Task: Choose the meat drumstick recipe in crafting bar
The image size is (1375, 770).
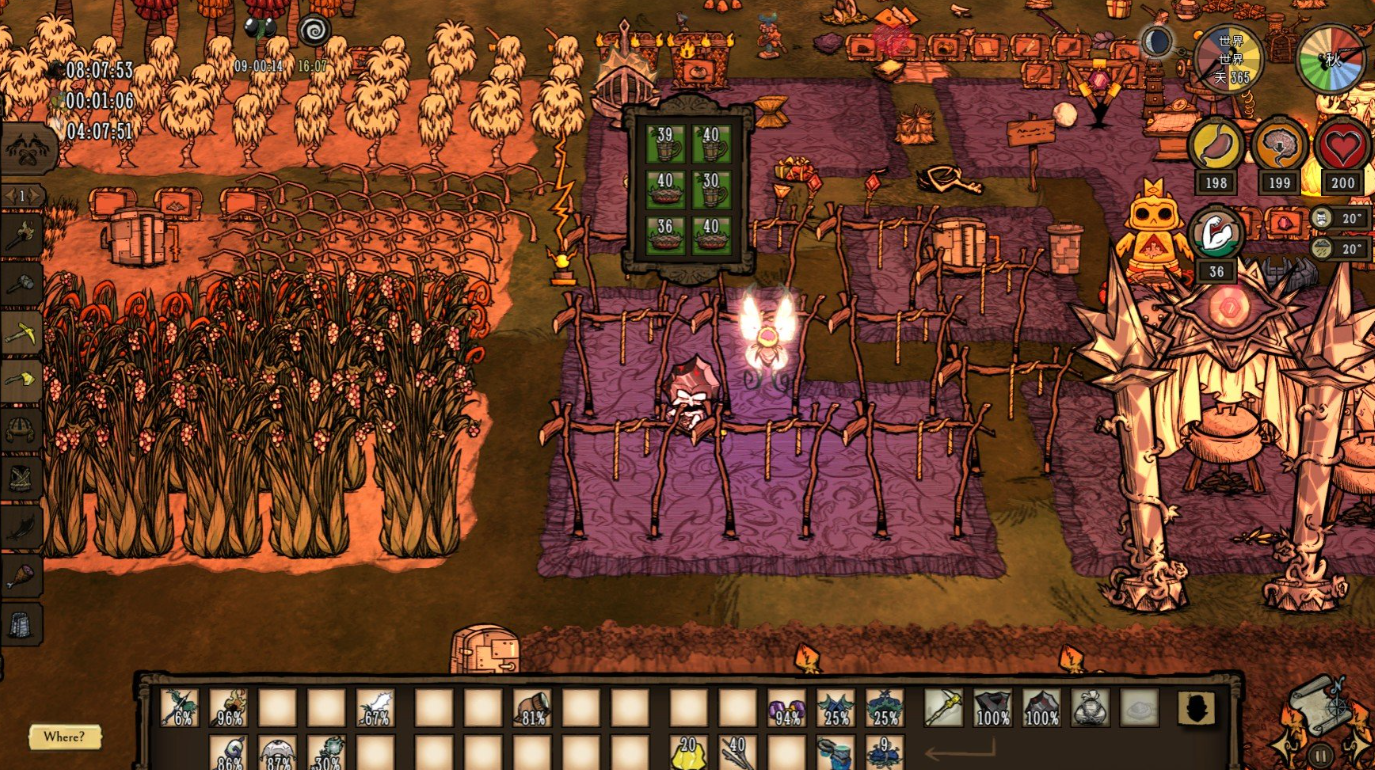Action: pyautogui.click(x=22, y=576)
